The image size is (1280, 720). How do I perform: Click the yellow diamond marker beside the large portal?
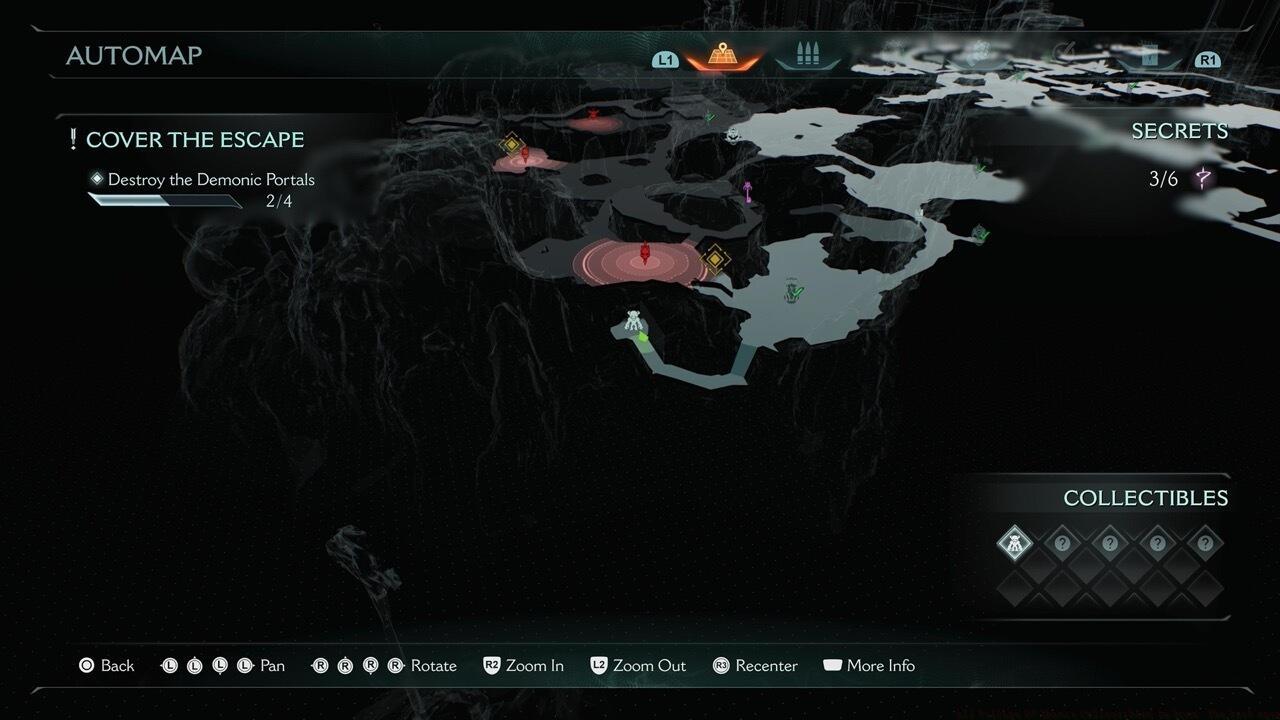point(715,260)
